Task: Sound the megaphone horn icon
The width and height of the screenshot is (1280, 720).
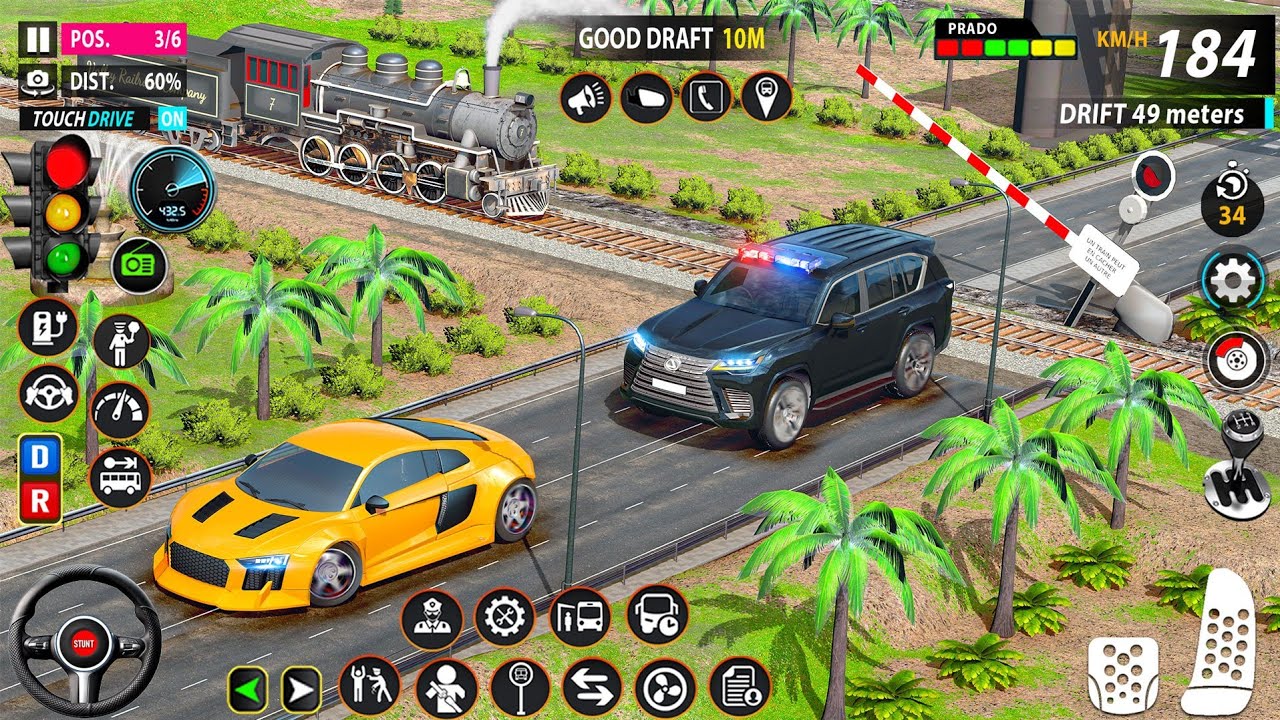Action: click(x=586, y=97)
